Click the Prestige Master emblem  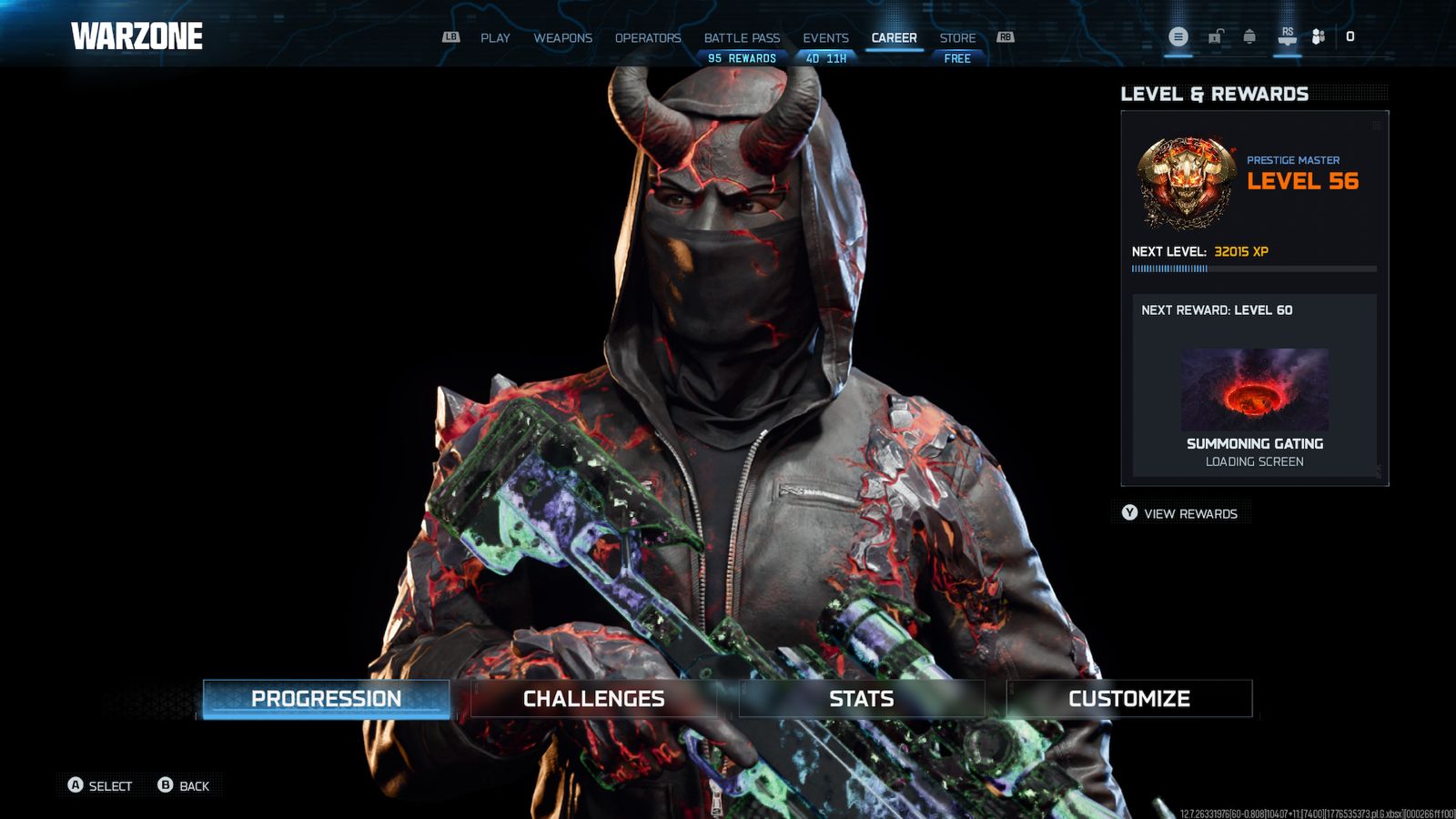(x=1186, y=182)
